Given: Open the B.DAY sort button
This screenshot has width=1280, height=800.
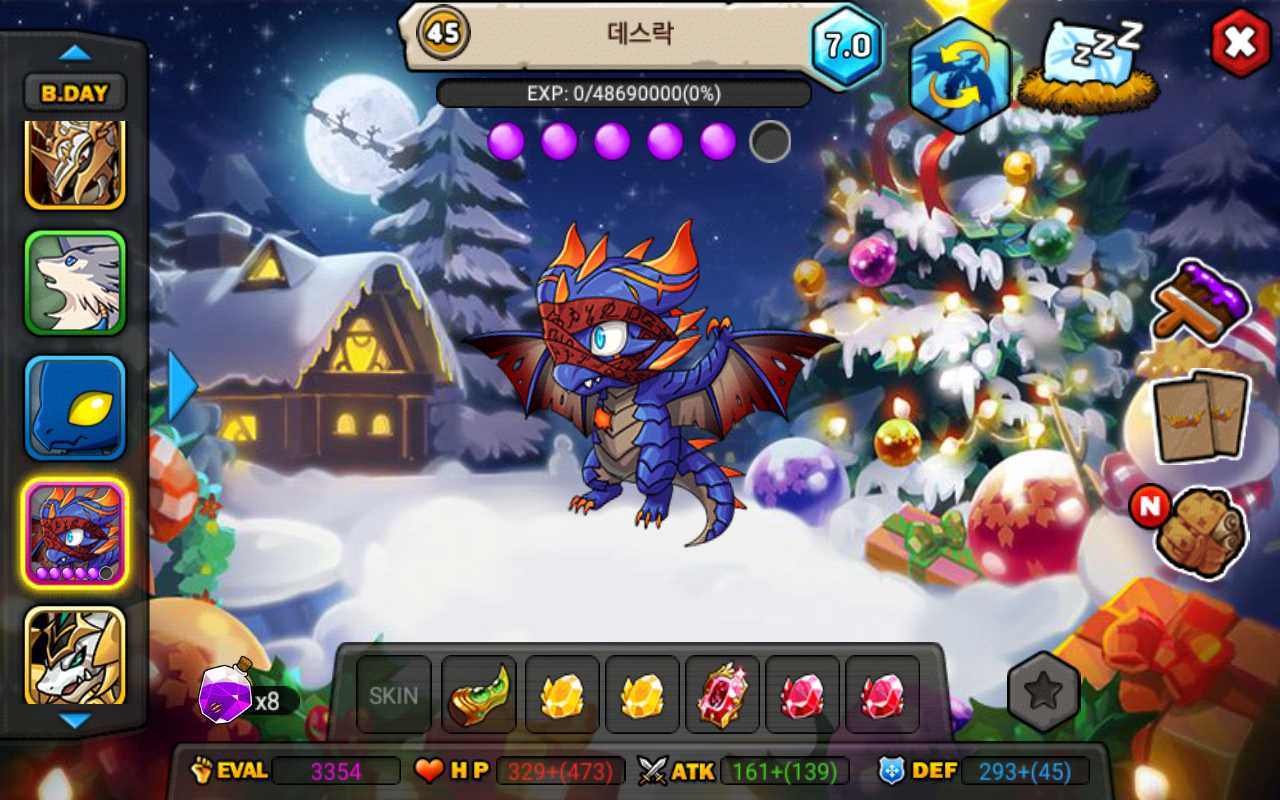Looking at the screenshot, I should click(75, 93).
